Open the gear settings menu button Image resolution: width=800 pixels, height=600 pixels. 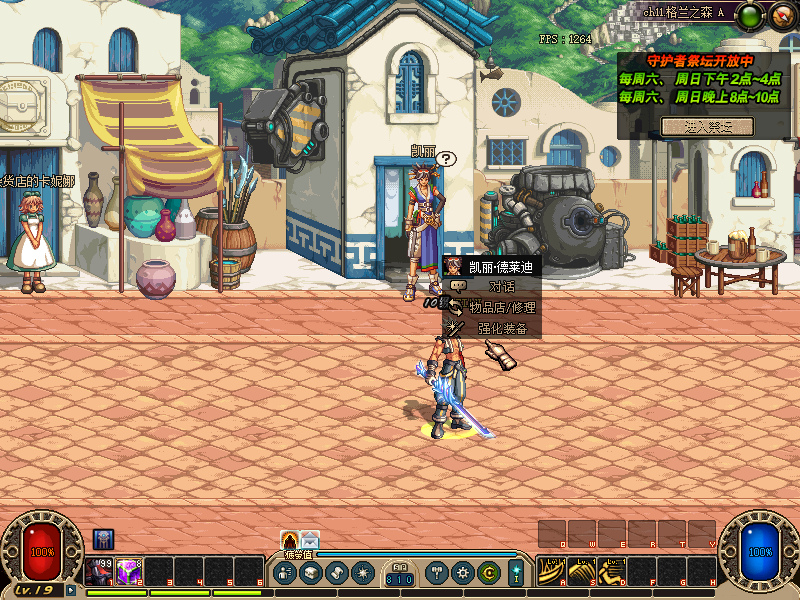coord(462,573)
